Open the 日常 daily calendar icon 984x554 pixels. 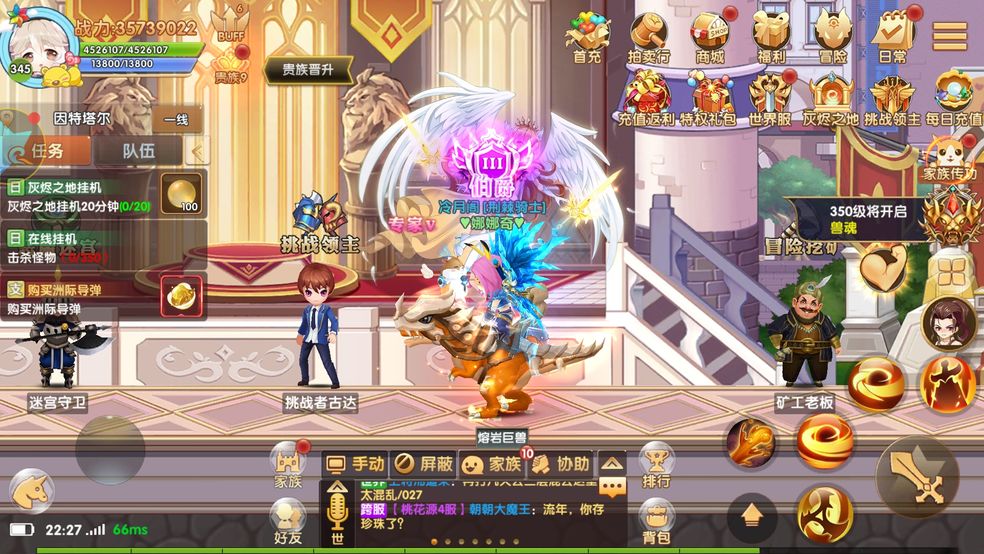[892, 38]
